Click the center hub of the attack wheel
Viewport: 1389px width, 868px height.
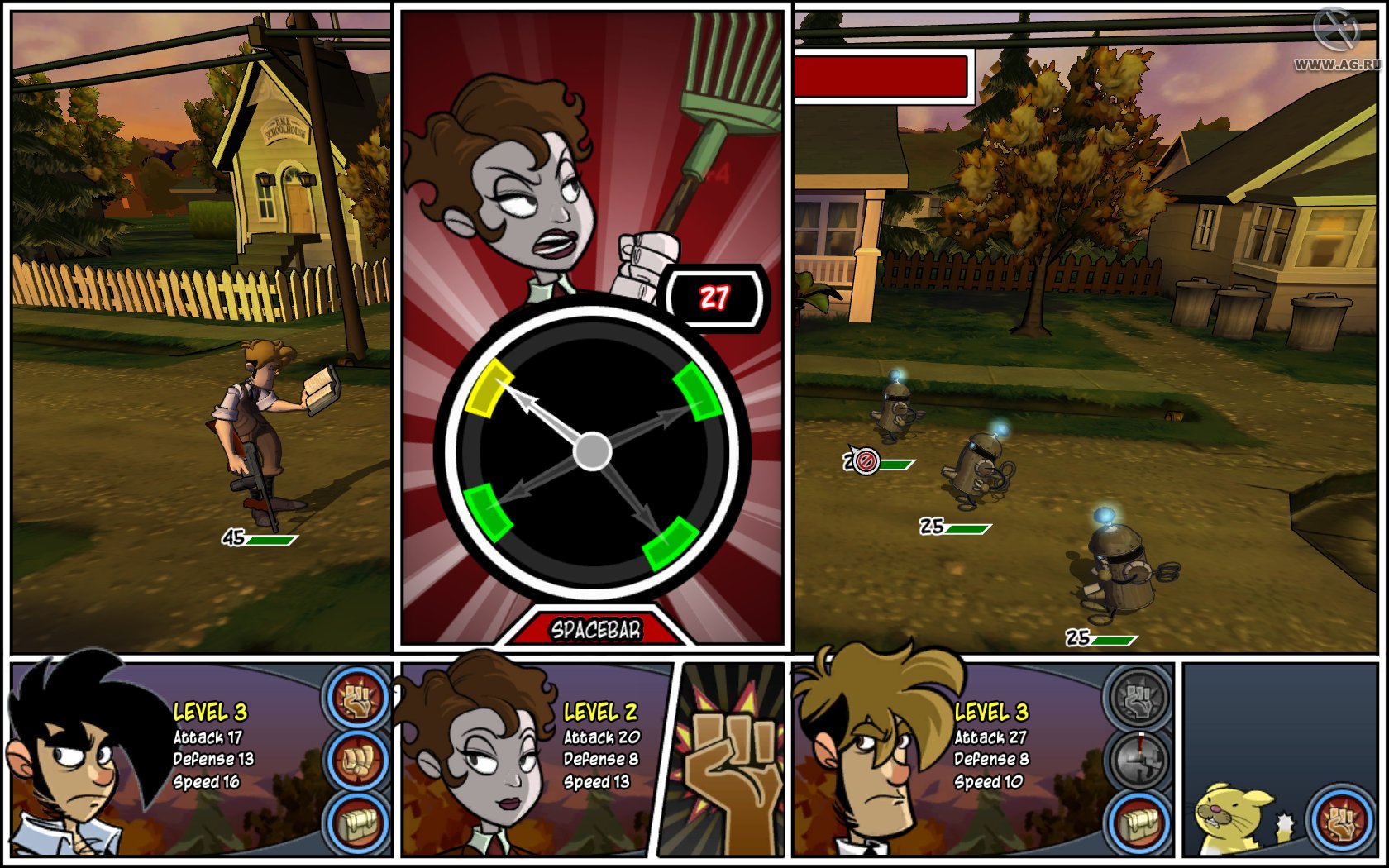(592, 451)
